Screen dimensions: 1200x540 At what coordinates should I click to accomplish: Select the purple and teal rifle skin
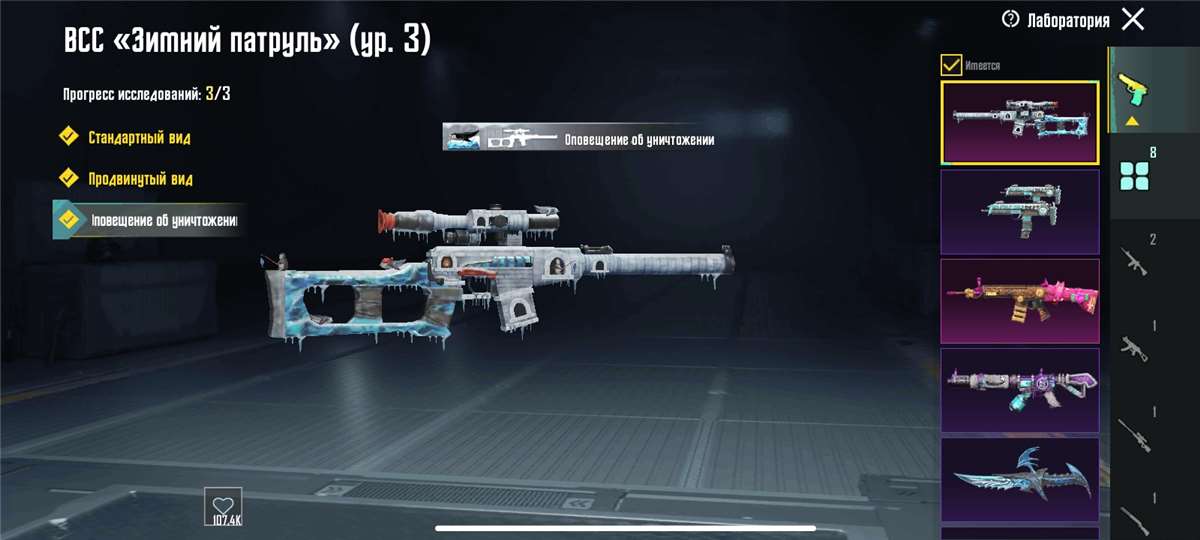[1020, 390]
